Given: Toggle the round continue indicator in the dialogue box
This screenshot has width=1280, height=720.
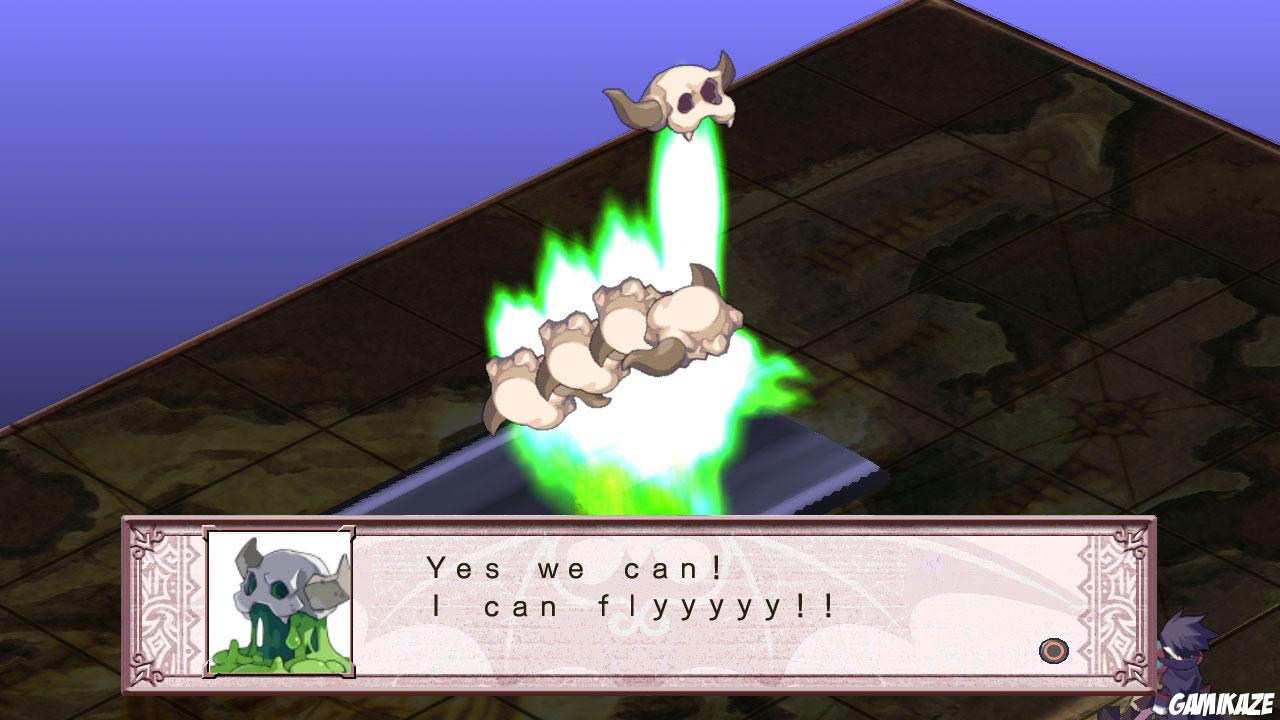Looking at the screenshot, I should coord(1055,651).
